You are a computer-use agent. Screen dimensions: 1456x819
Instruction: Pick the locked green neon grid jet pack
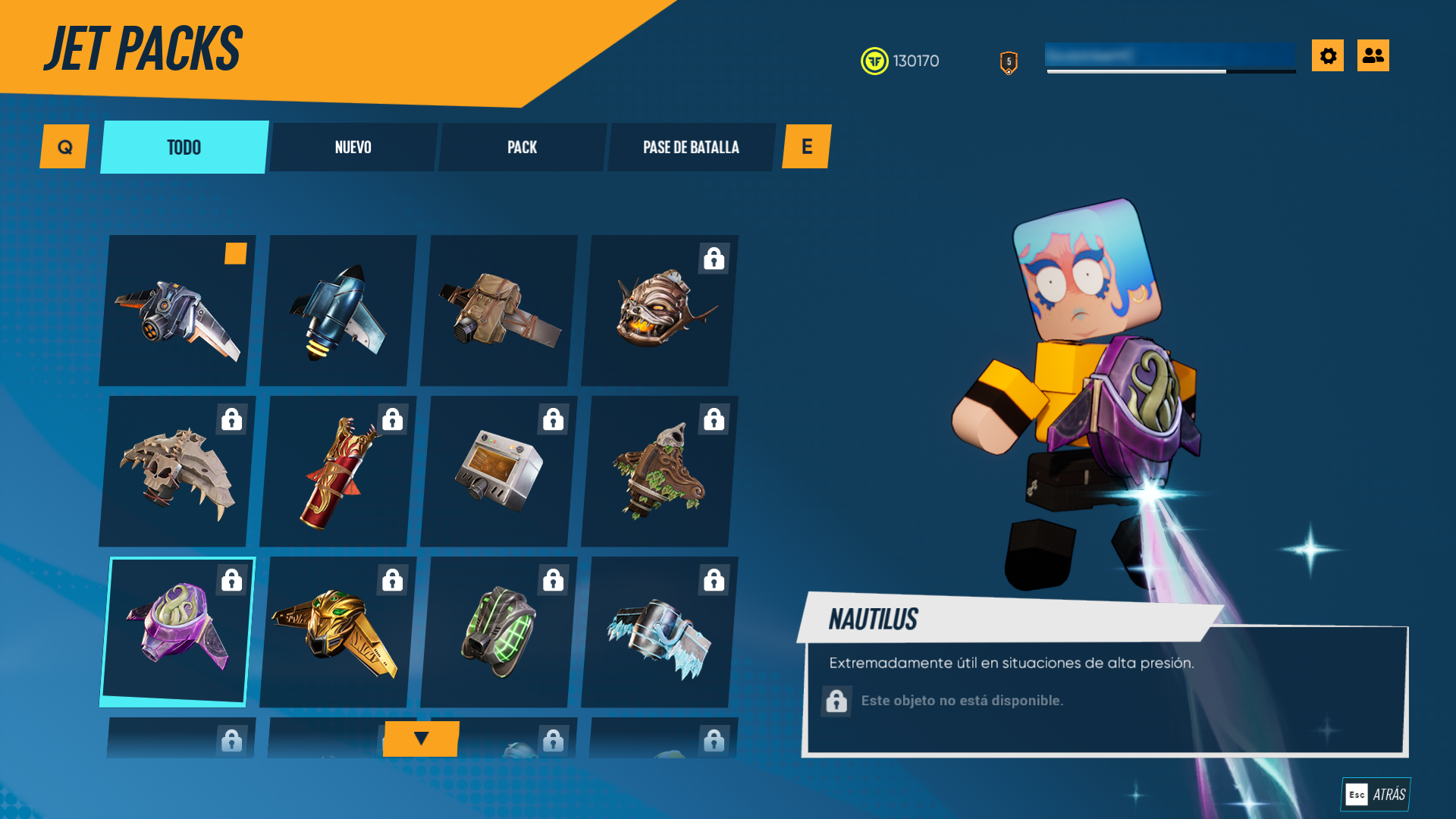pos(499,632)
